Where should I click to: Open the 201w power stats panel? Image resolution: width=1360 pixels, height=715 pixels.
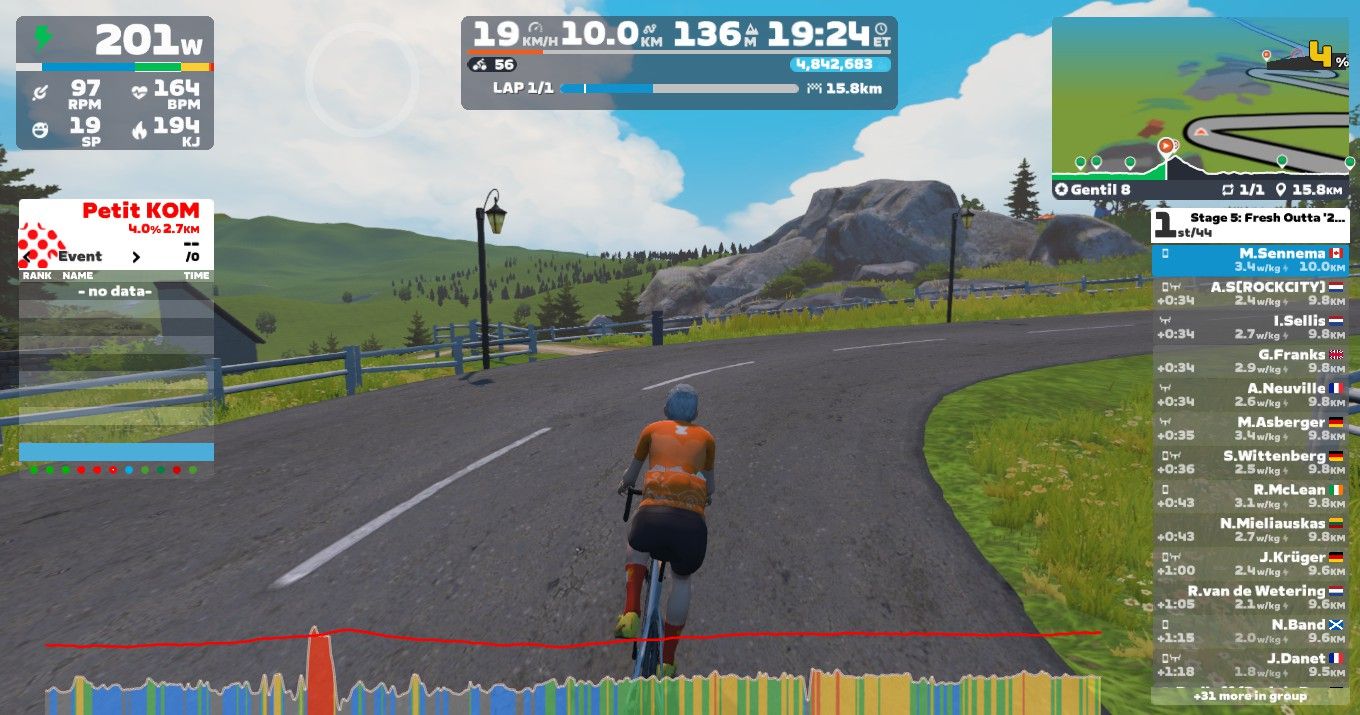(114, 83)
